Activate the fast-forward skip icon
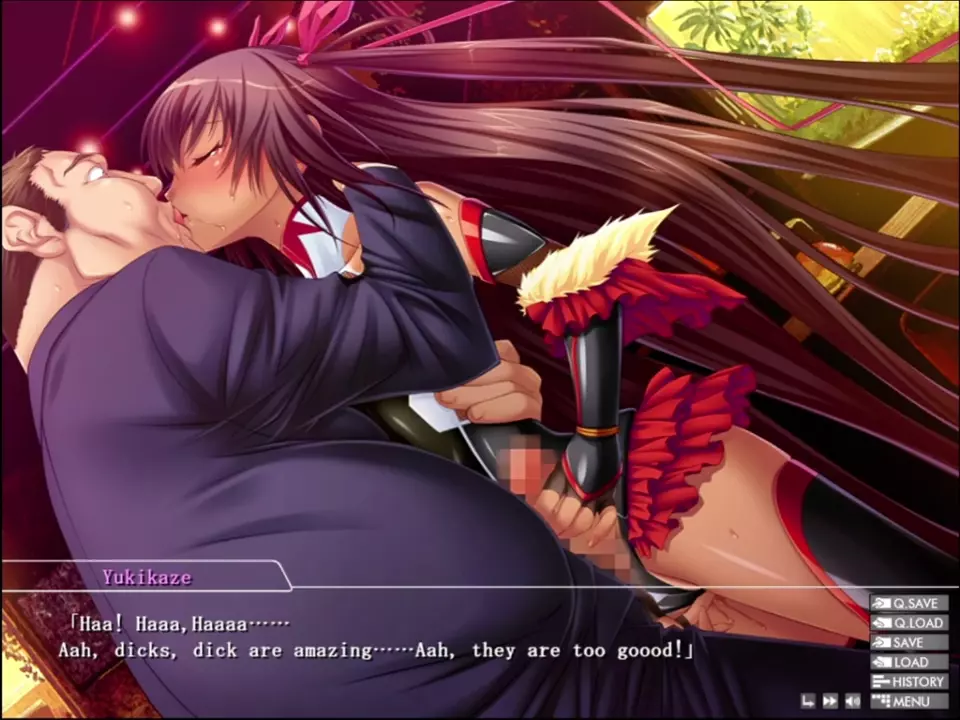 830,701
